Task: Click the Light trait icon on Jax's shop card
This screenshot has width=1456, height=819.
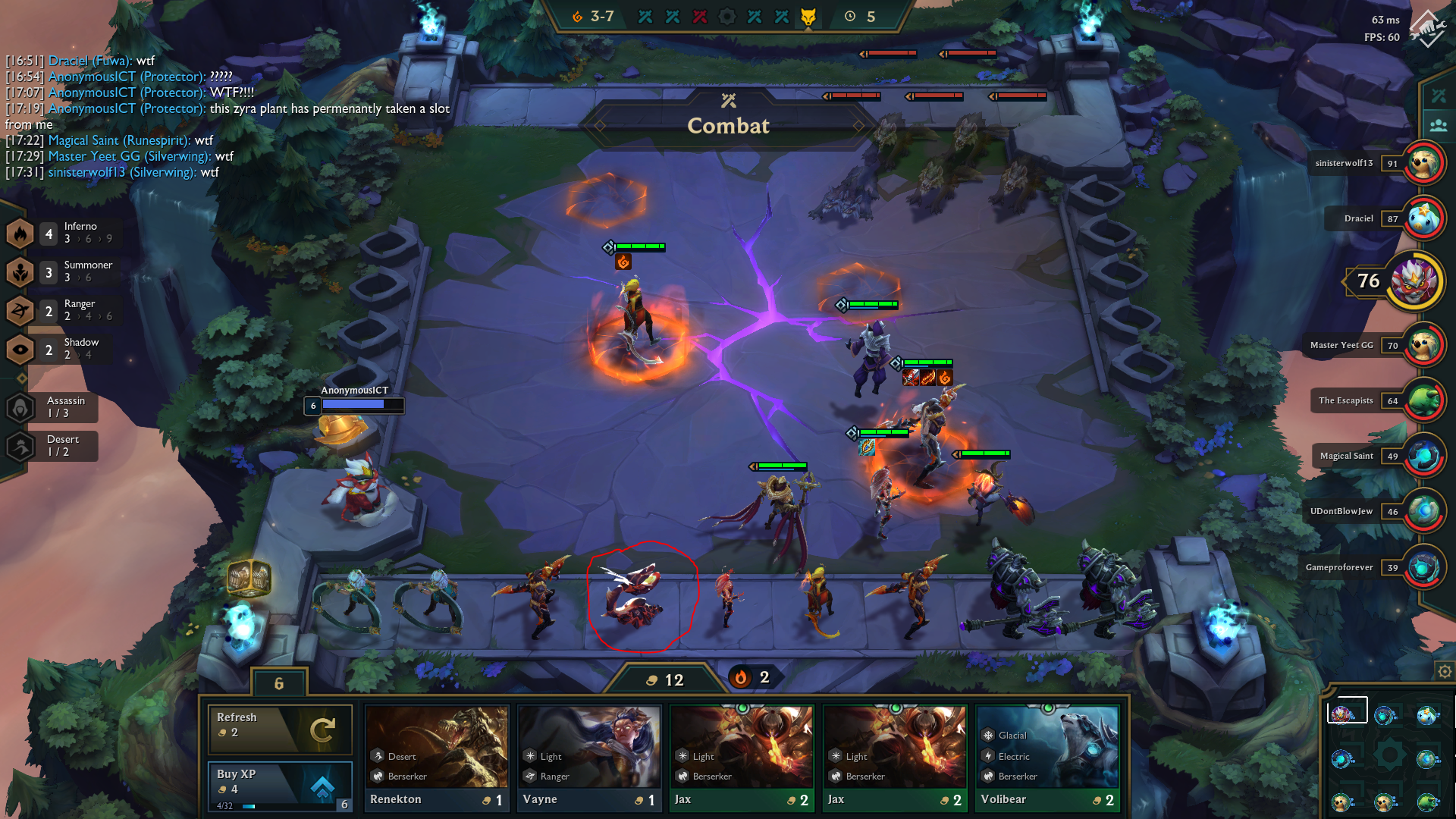Action: [682, 756]
